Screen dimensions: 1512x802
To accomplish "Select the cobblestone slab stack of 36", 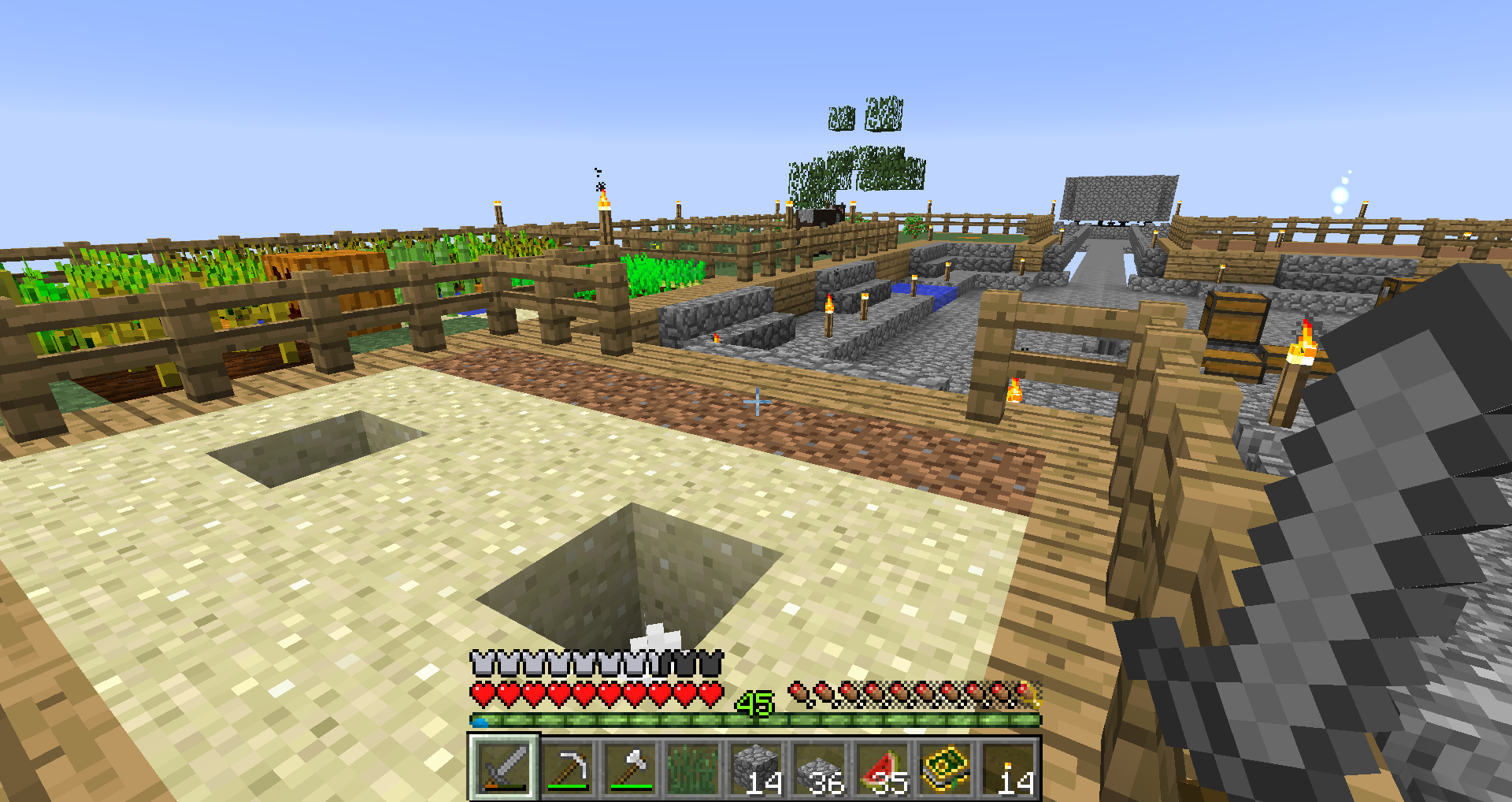I will [819, 767].
